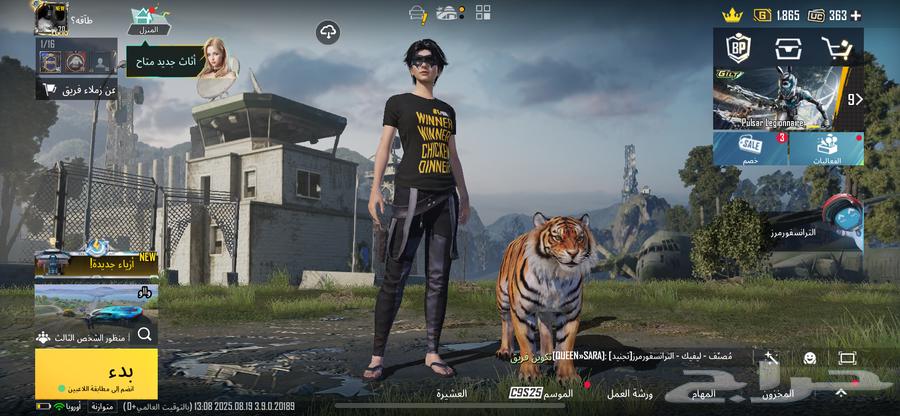900x416 pixels.
Task: Open the Season C9S25 tab
Action: click(540, 394)
